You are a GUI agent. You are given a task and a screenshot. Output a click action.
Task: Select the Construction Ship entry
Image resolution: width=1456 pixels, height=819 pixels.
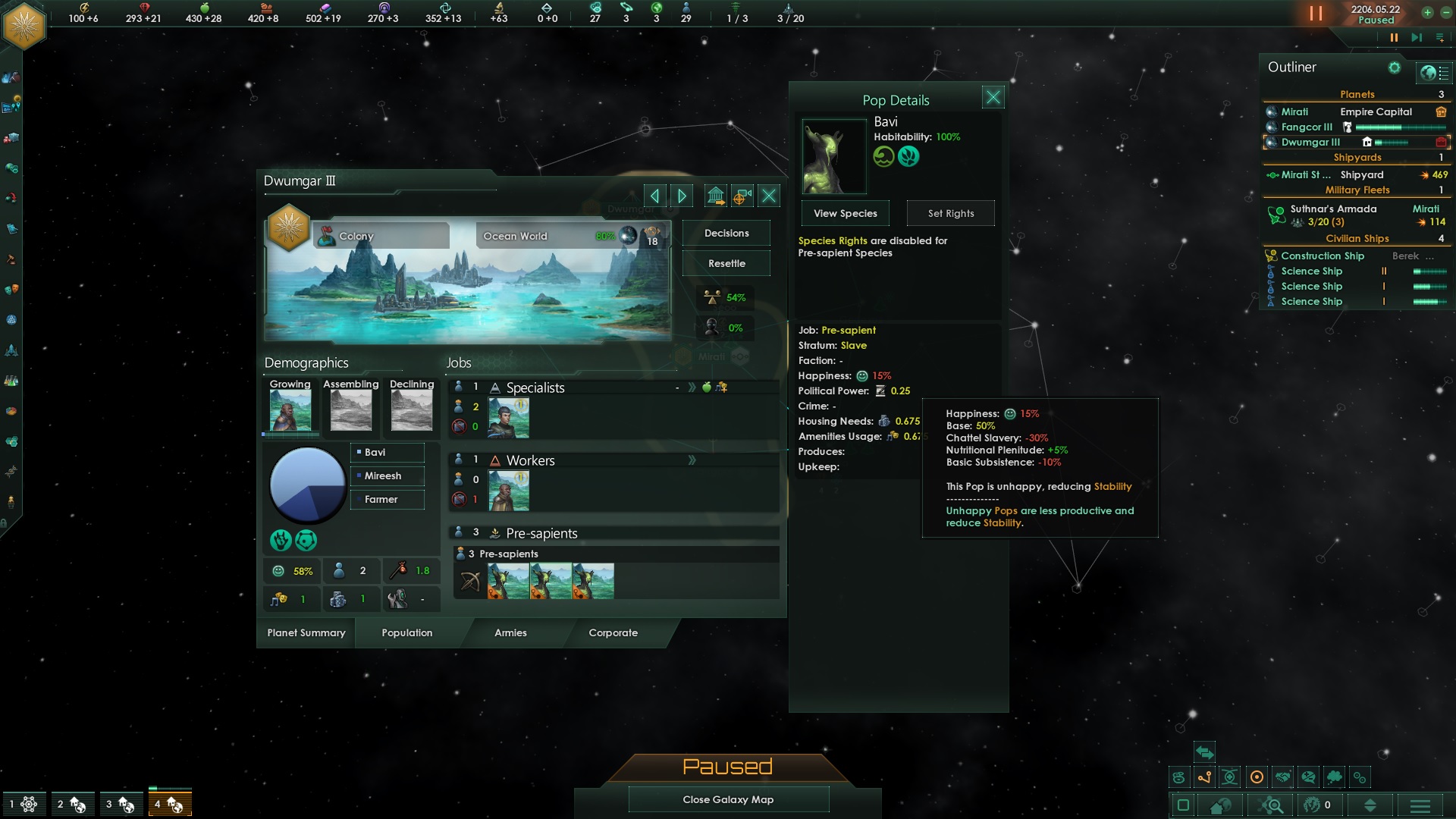pos(1322,256)
